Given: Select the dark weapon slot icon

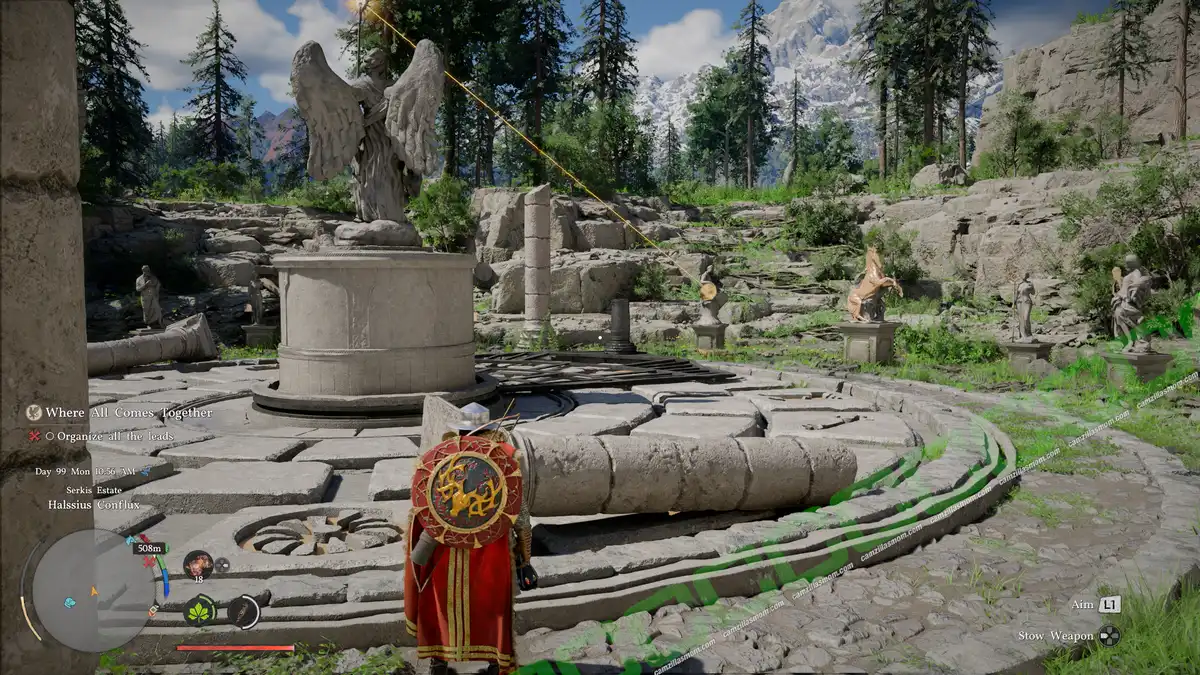Looking at the screenshot, I should [243, 611].
